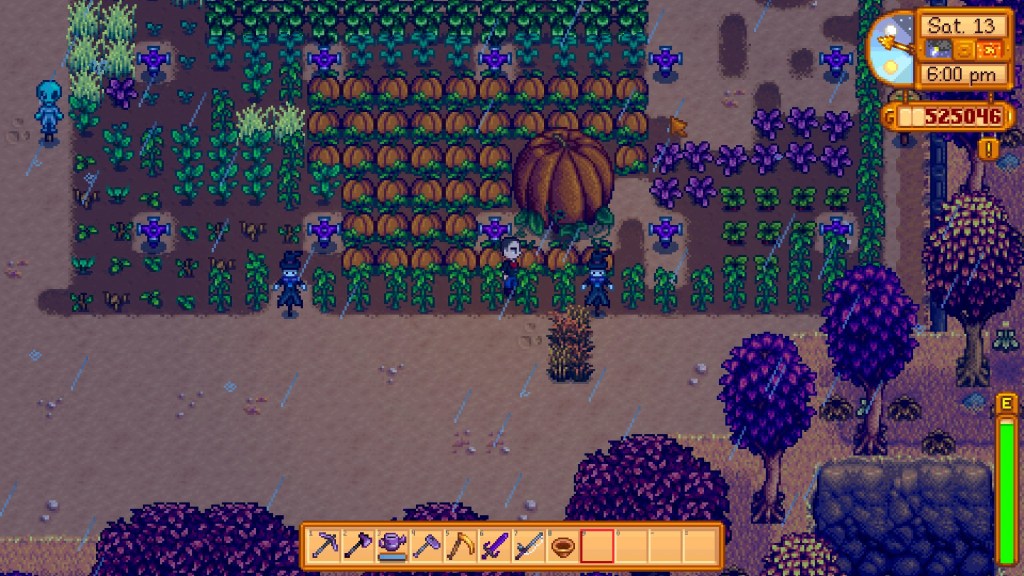
Task: Choose the watering can slot
Action: [393, 546]
